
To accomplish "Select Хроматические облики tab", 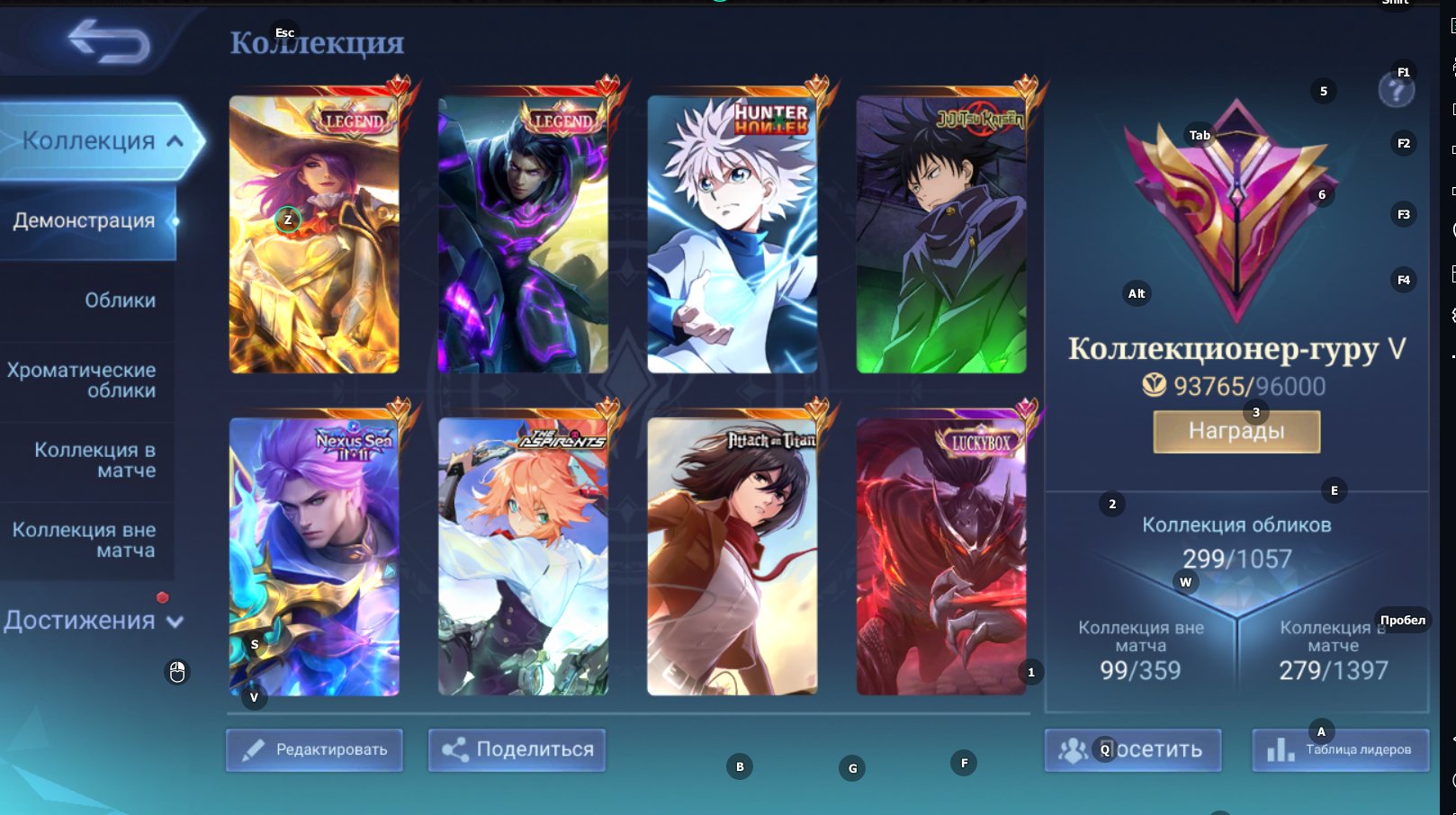I will click(83, 381).
